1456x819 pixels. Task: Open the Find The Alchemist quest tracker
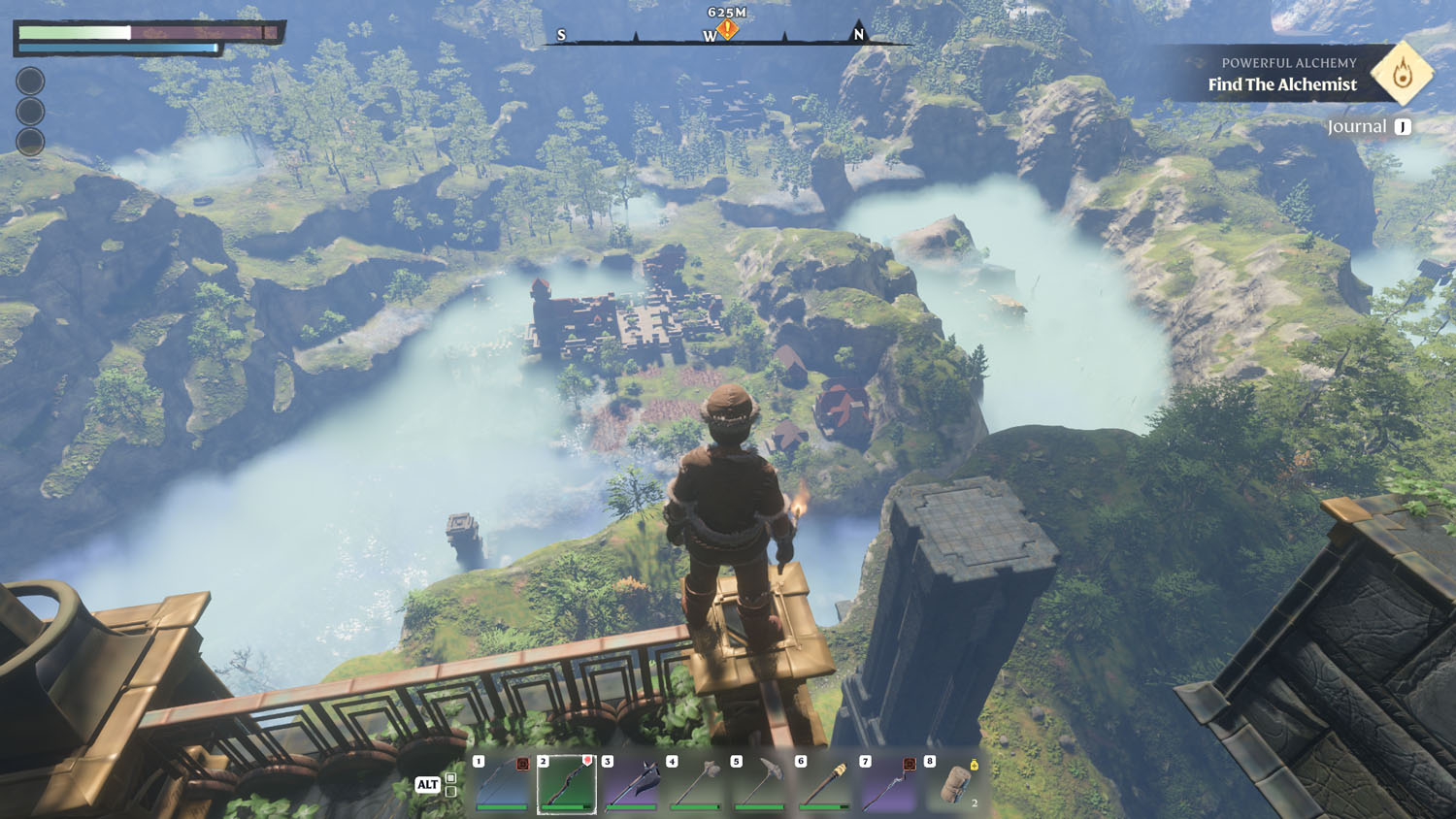(x=1281, y=84)
